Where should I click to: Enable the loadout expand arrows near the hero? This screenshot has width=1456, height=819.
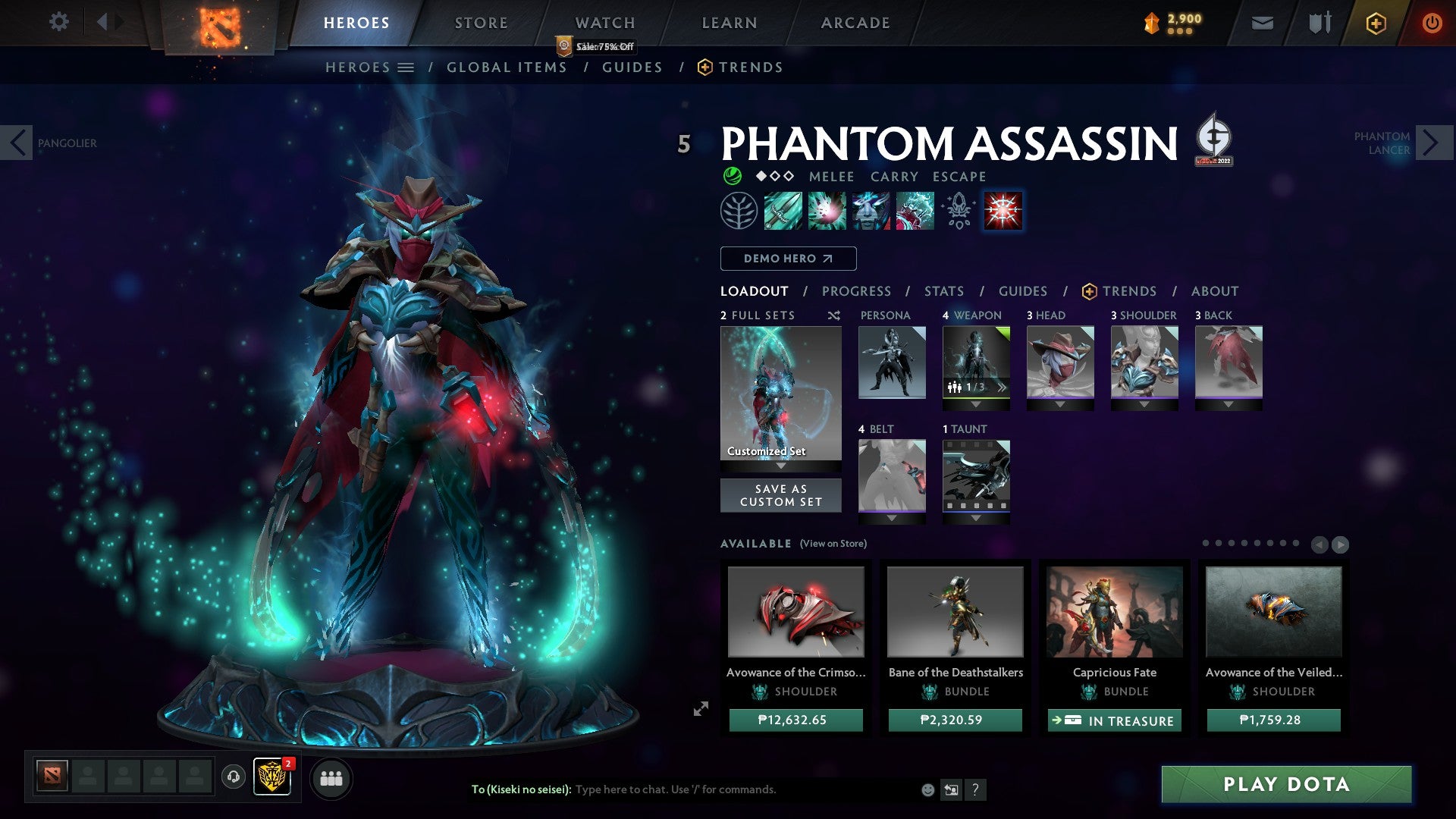(701, 709)
